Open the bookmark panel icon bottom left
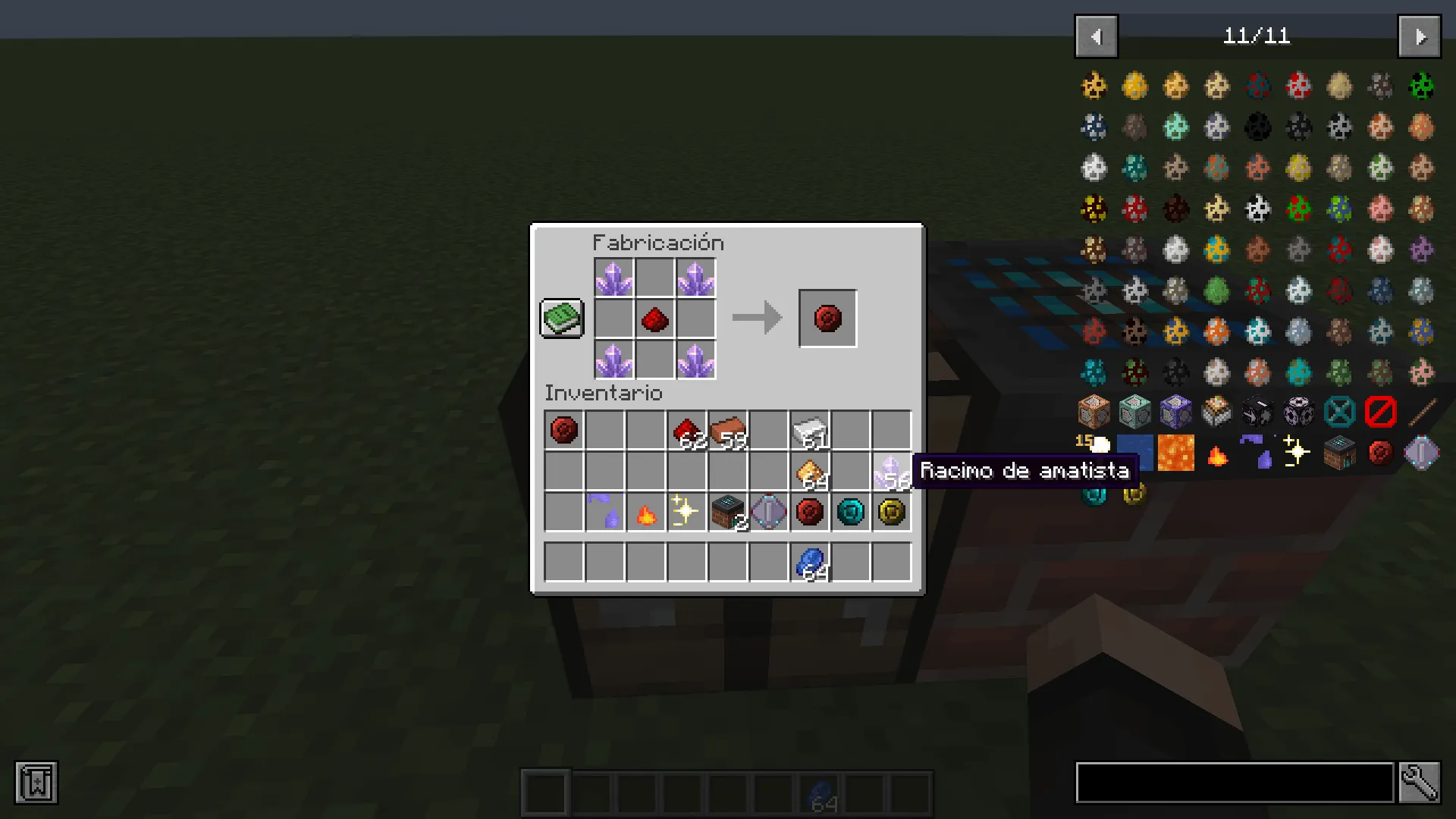This screenshot has height=819, width=1456. 36,783
